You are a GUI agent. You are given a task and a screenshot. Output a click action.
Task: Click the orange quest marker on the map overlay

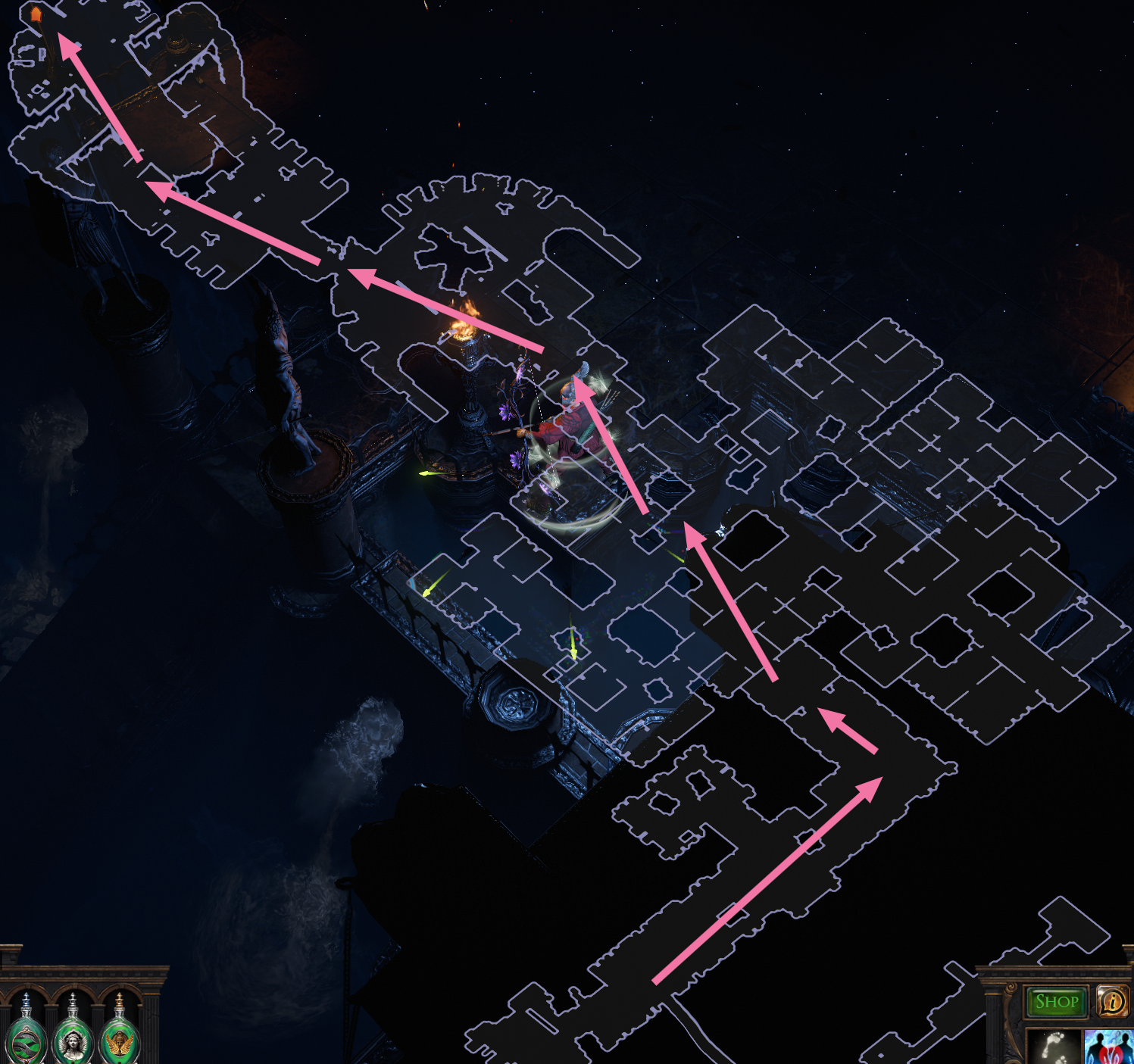[x=34, y=14]
